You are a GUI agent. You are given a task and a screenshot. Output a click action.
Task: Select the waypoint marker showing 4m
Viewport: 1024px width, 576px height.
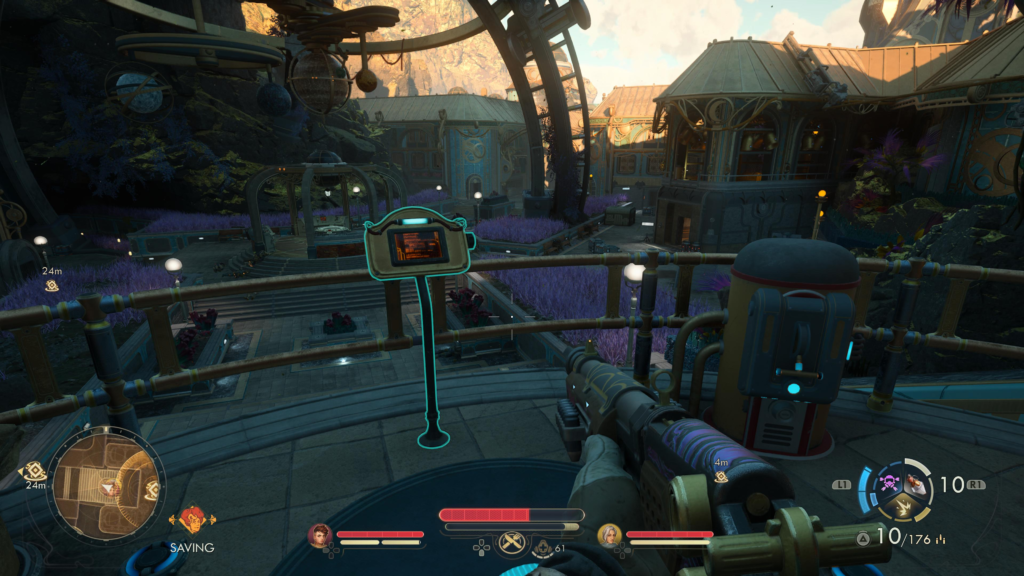pyautogui.click(x=721, y=477)
